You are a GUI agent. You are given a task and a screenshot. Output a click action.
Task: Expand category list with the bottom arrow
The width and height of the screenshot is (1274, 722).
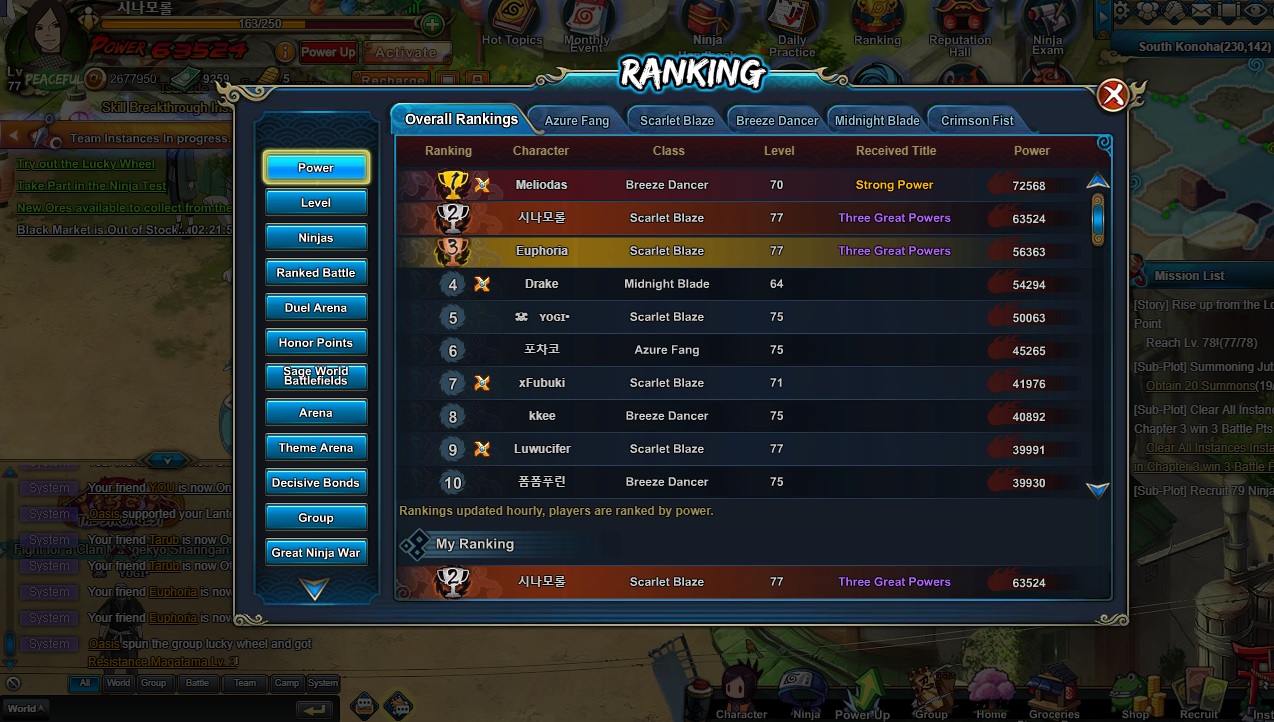coord(315,591)
